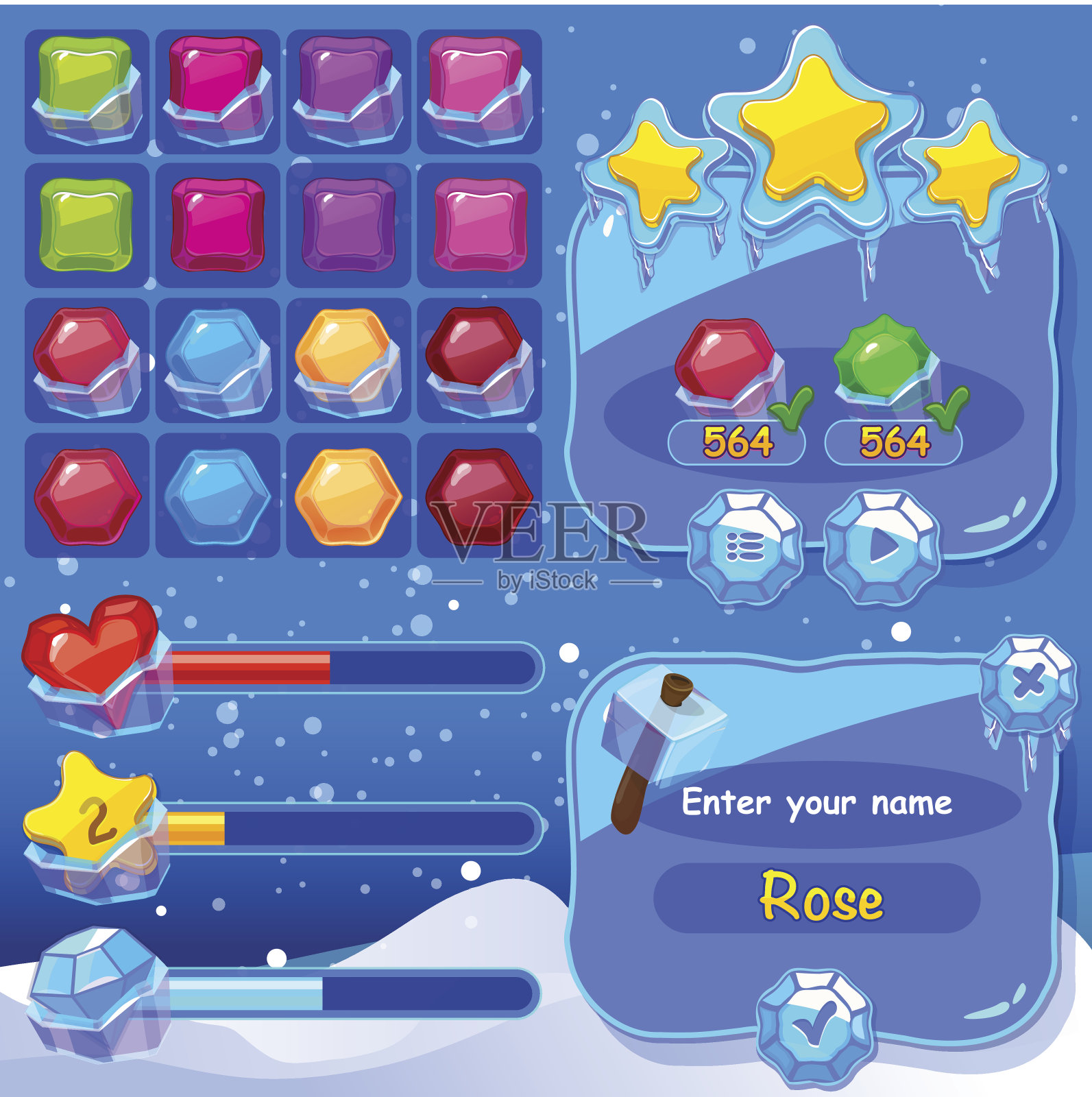Select the ice-encased green square gem
1092x1097 pixels.
pyautogui.click(x=86, y=91)
